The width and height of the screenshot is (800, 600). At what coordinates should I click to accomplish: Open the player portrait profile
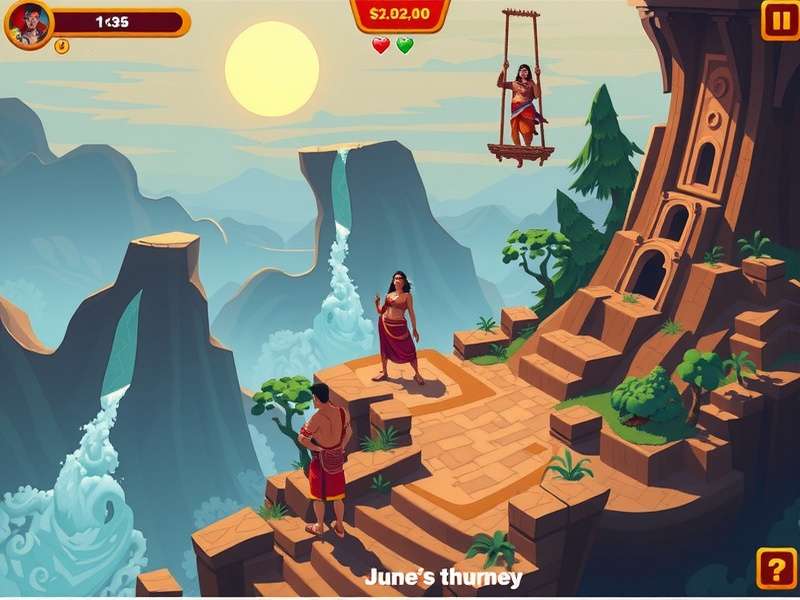click(28, 24)
